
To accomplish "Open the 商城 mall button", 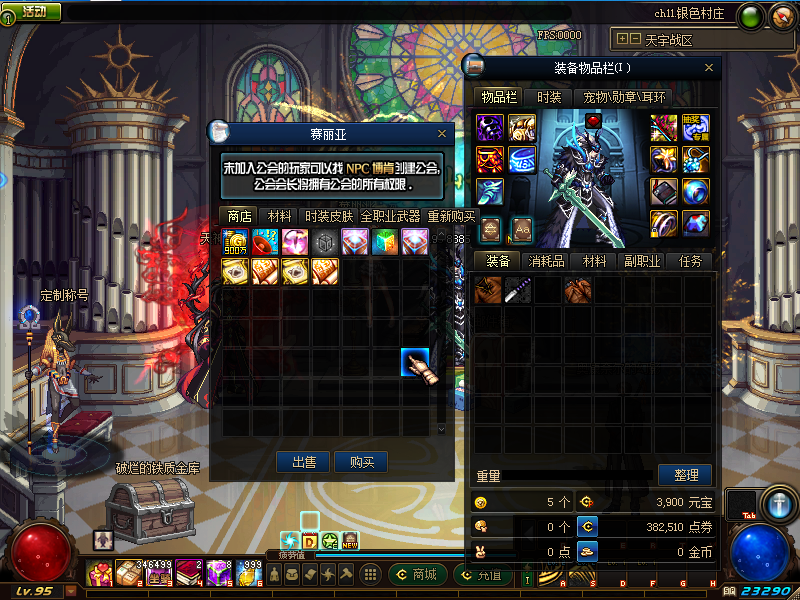I will tap(416, 574).
